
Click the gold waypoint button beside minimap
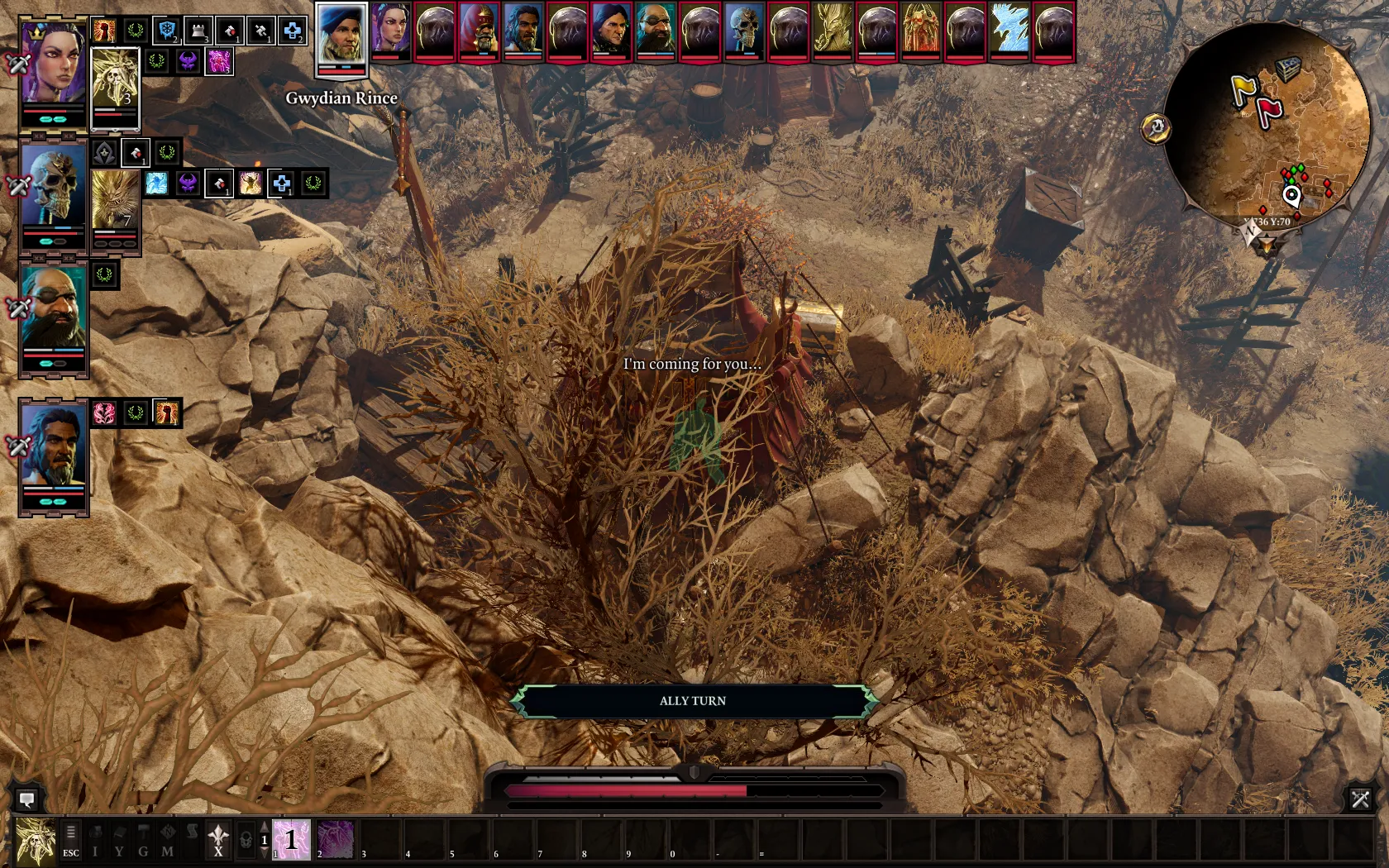pyautogui.click(x=1155, y=128)
